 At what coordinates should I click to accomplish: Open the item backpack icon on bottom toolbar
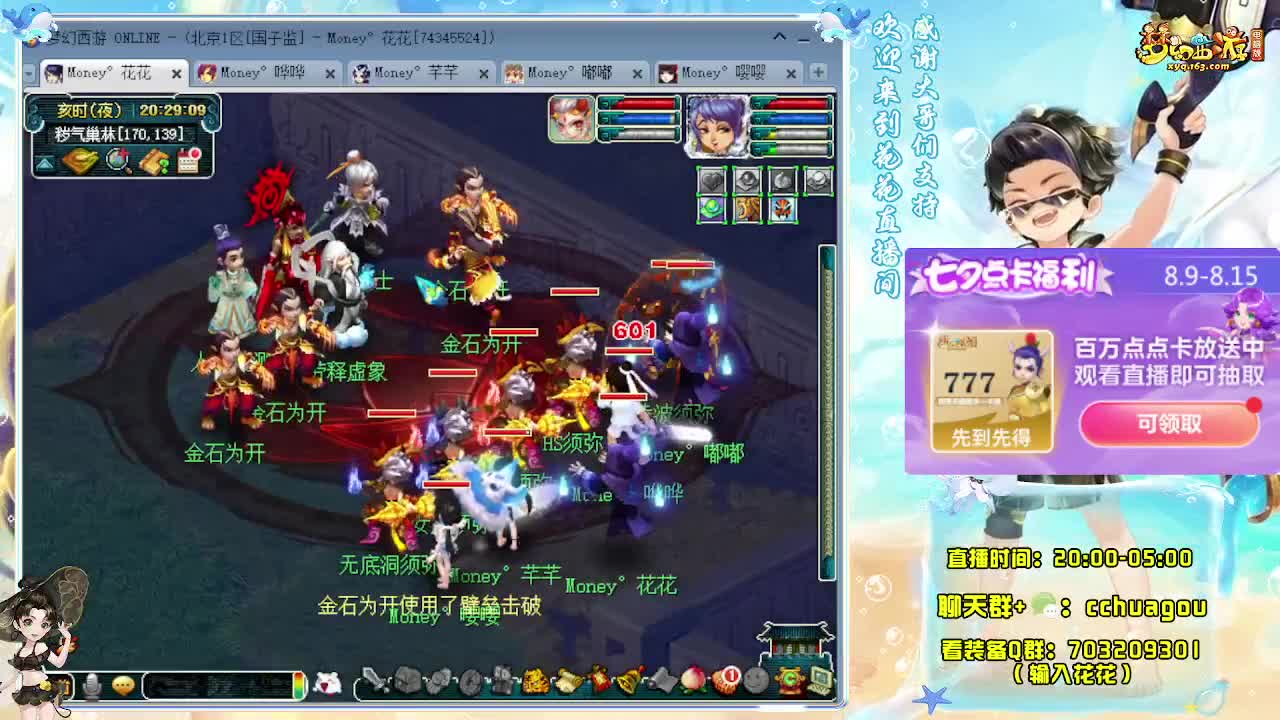click(407, 678)
